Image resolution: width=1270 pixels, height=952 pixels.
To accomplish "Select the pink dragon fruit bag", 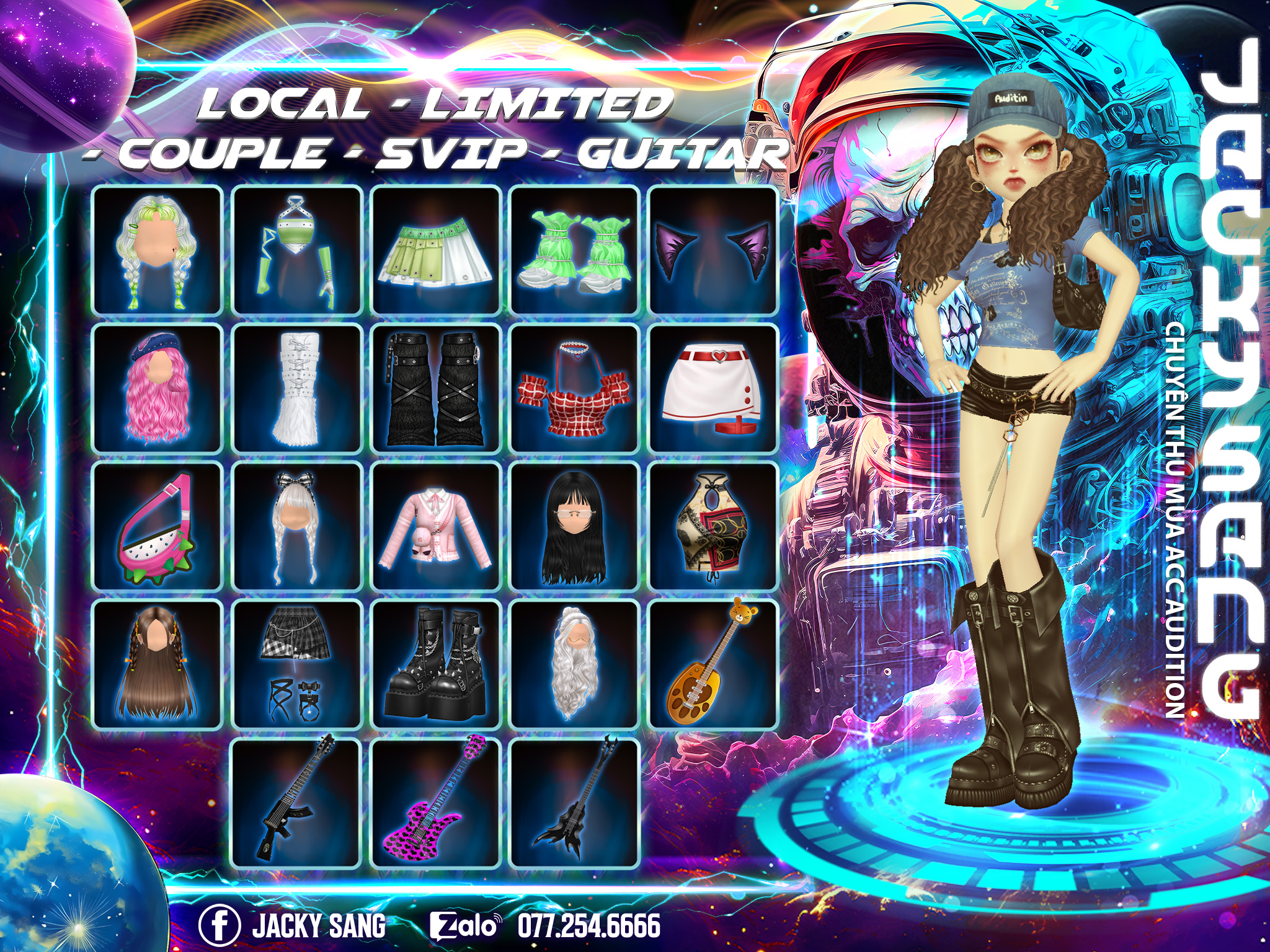I will (157, 527).
